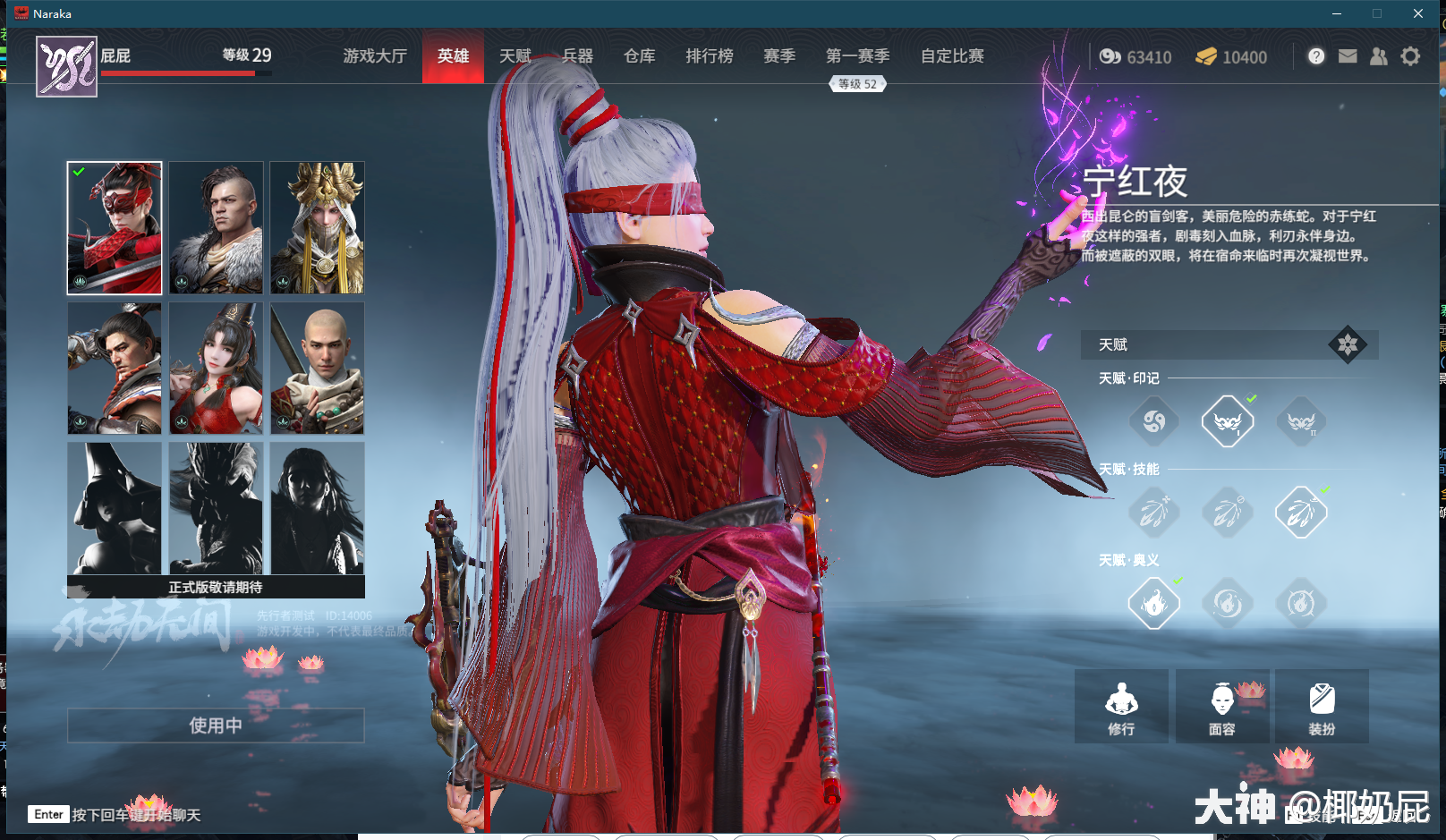1446x840 pixels.
Task: Click the blue coin currency icon
Action: click(1111, 56)
